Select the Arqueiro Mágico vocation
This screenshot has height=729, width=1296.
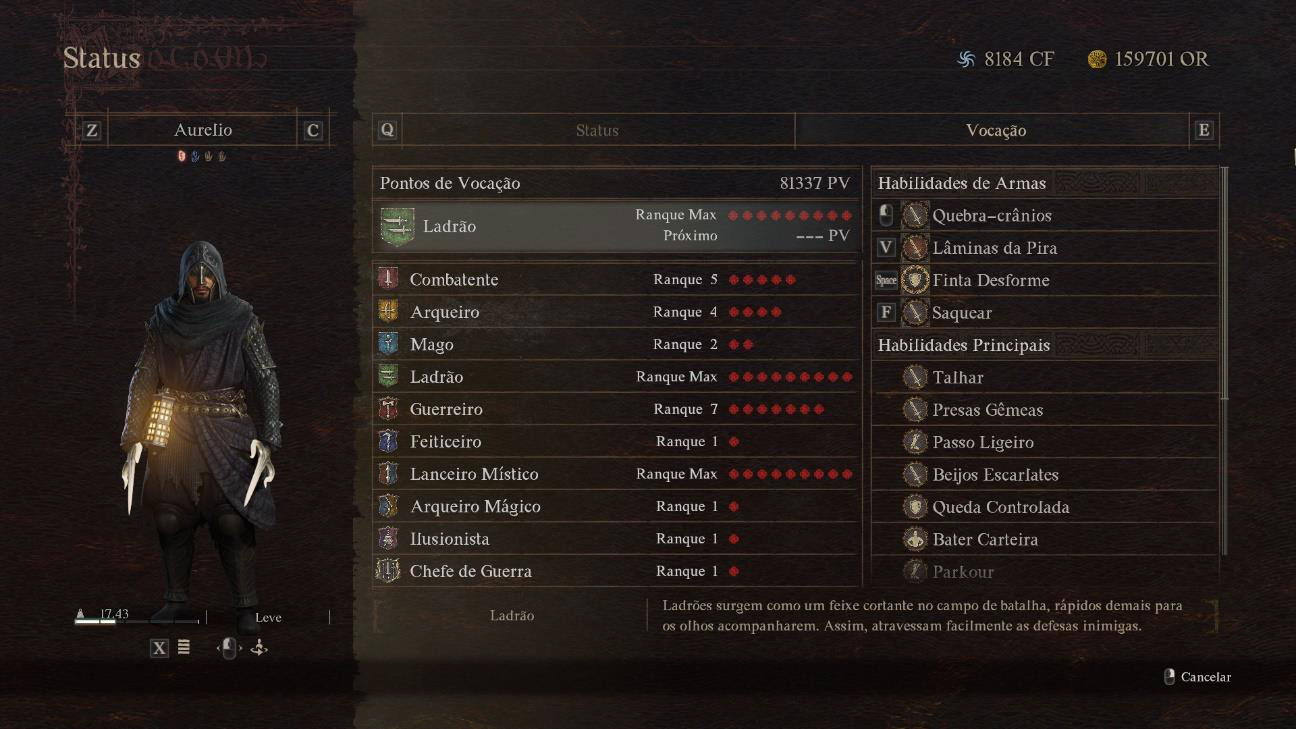coord(615,507)
